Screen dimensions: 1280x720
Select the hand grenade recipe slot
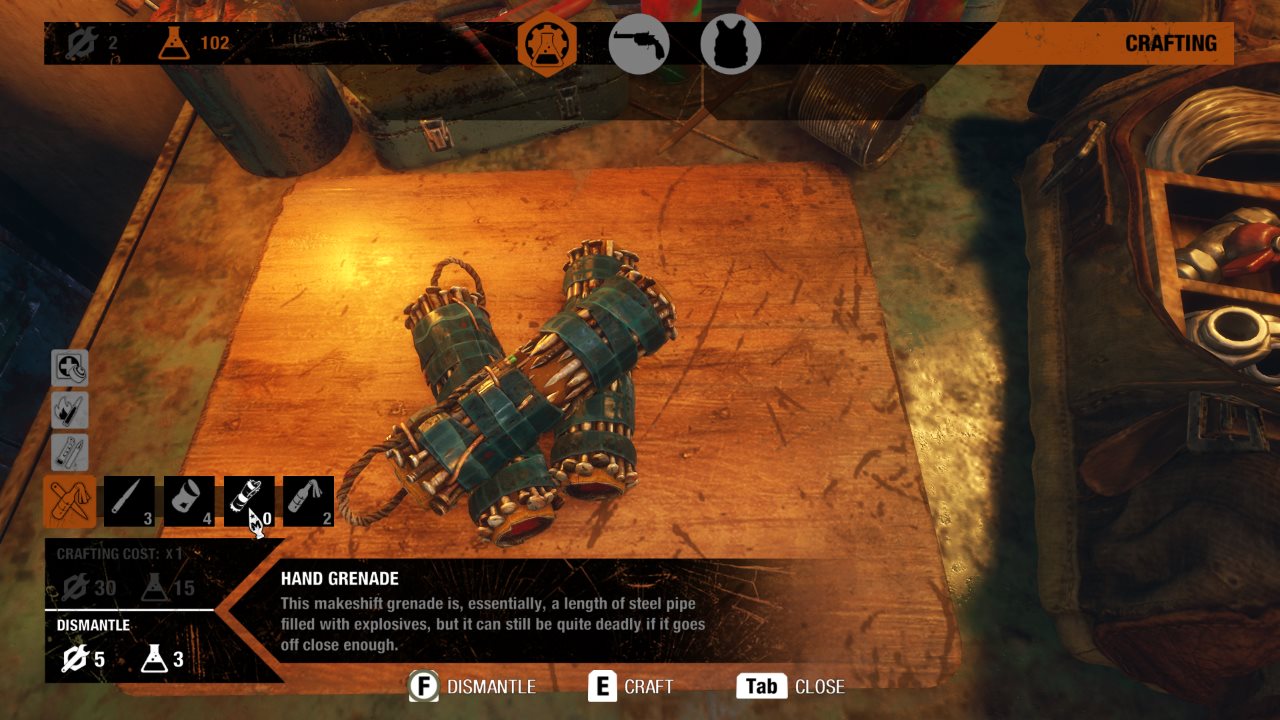249,500
